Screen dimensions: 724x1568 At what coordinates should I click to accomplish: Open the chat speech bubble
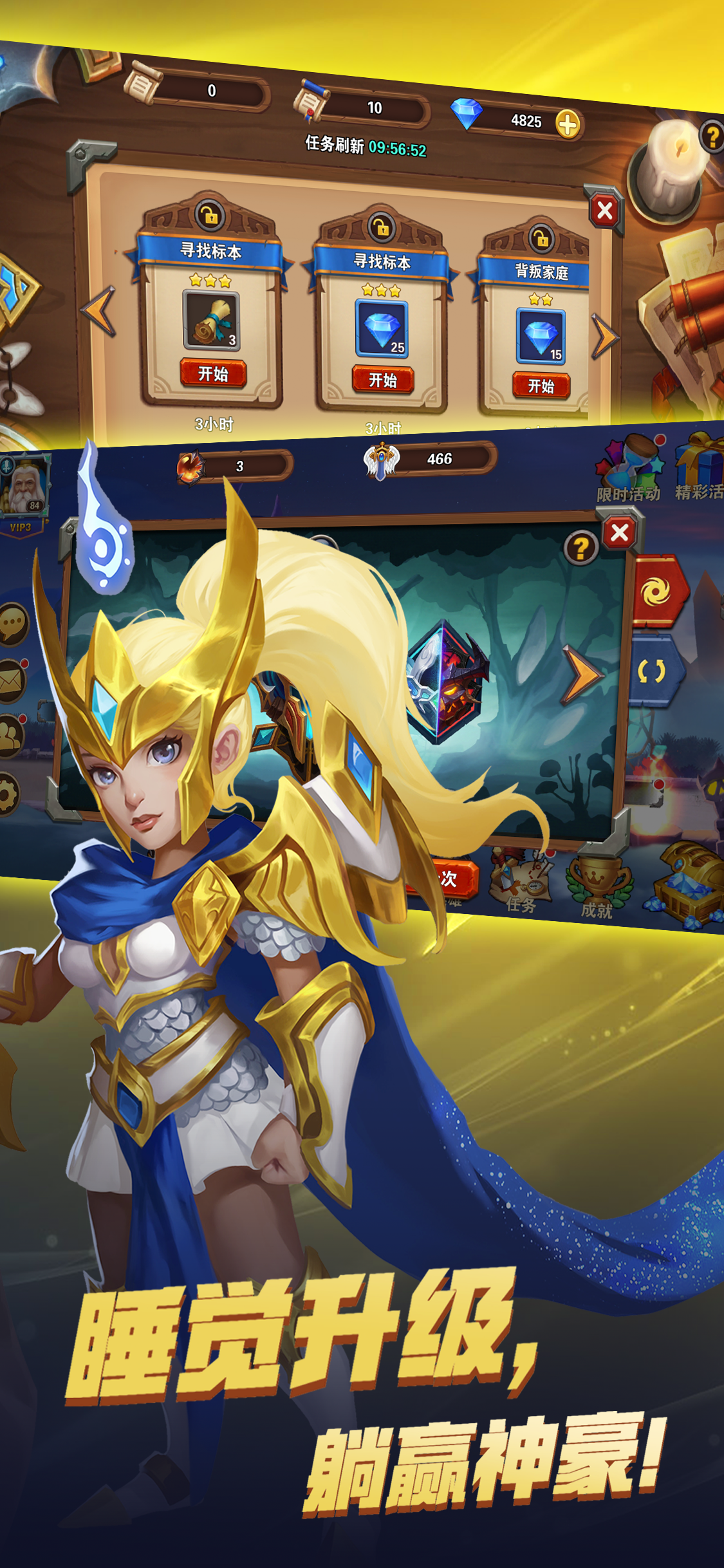[x=13, y=624]
